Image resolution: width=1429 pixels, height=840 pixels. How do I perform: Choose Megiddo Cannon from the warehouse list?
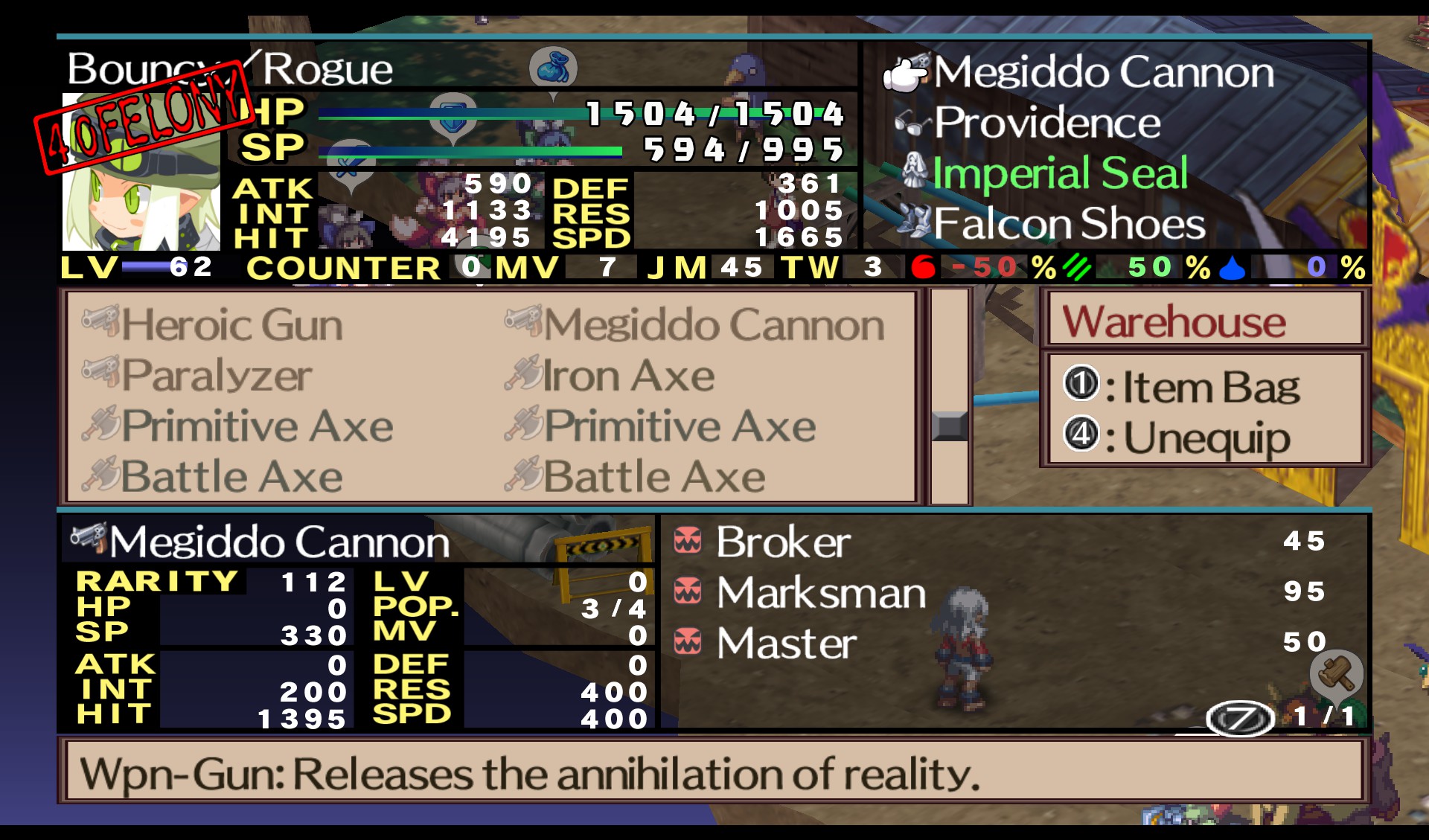[x=713, y=326]
